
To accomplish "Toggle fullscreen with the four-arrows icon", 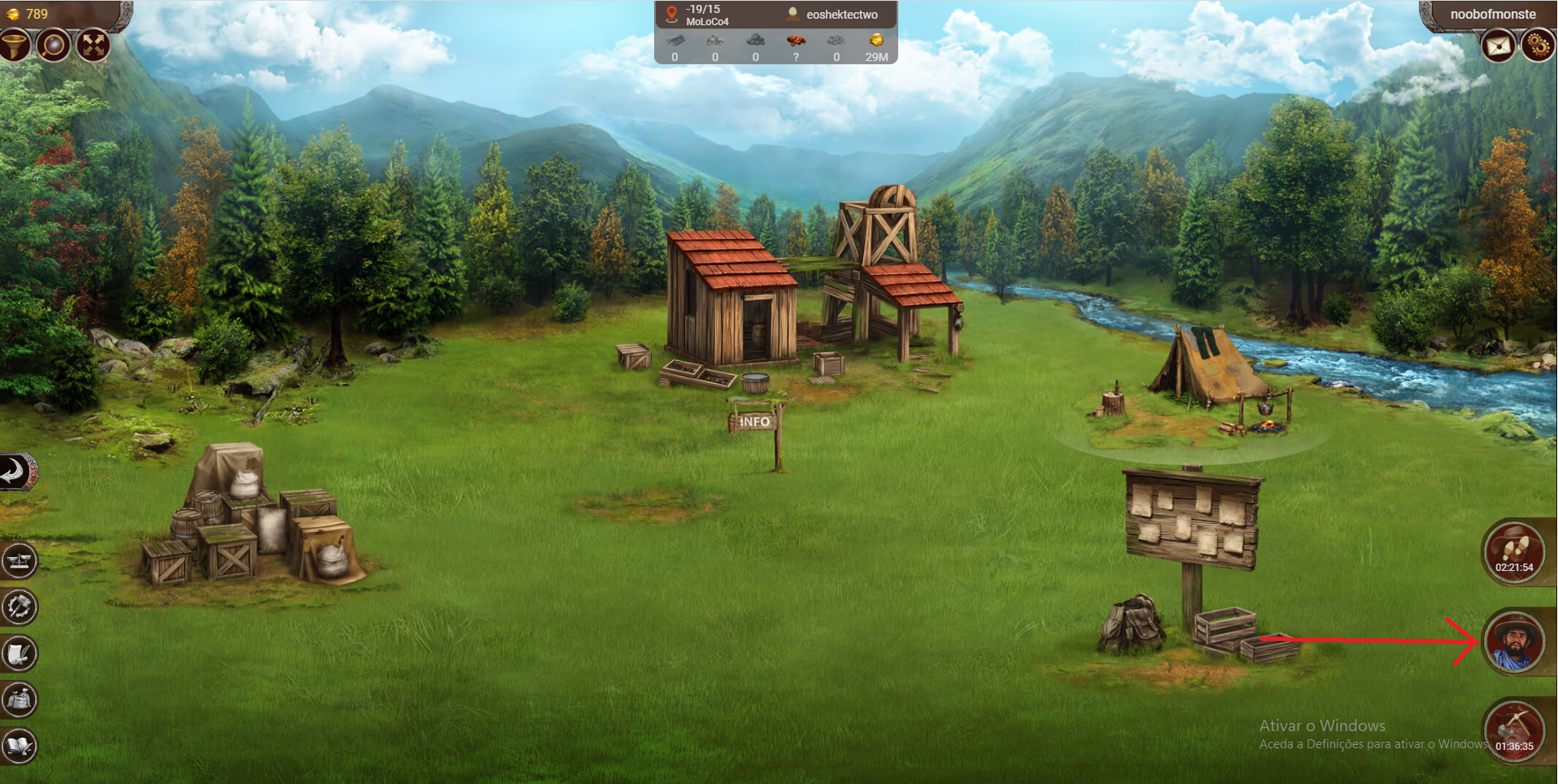I will point(94,45).
